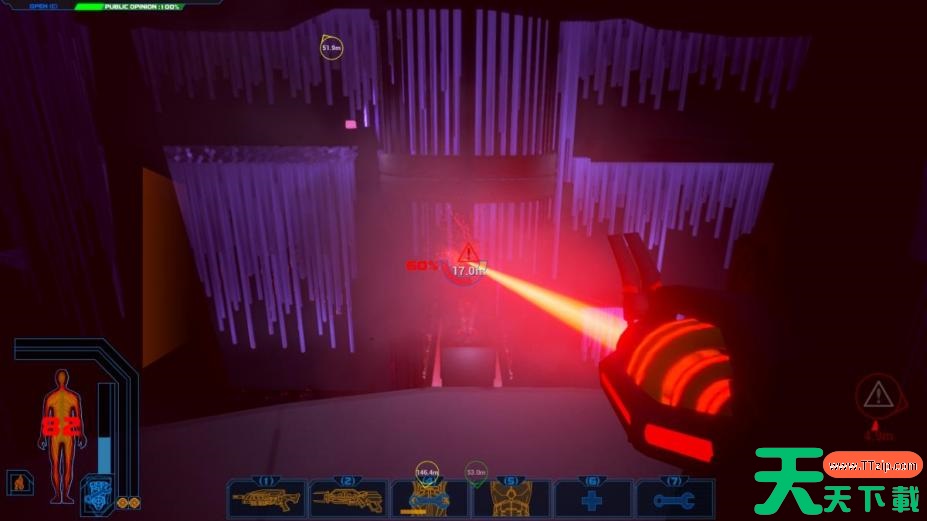Equip the second rifle in slot 2
This screenshot has height=521, width=927.
pyautogui.click(x=348, y=497)
